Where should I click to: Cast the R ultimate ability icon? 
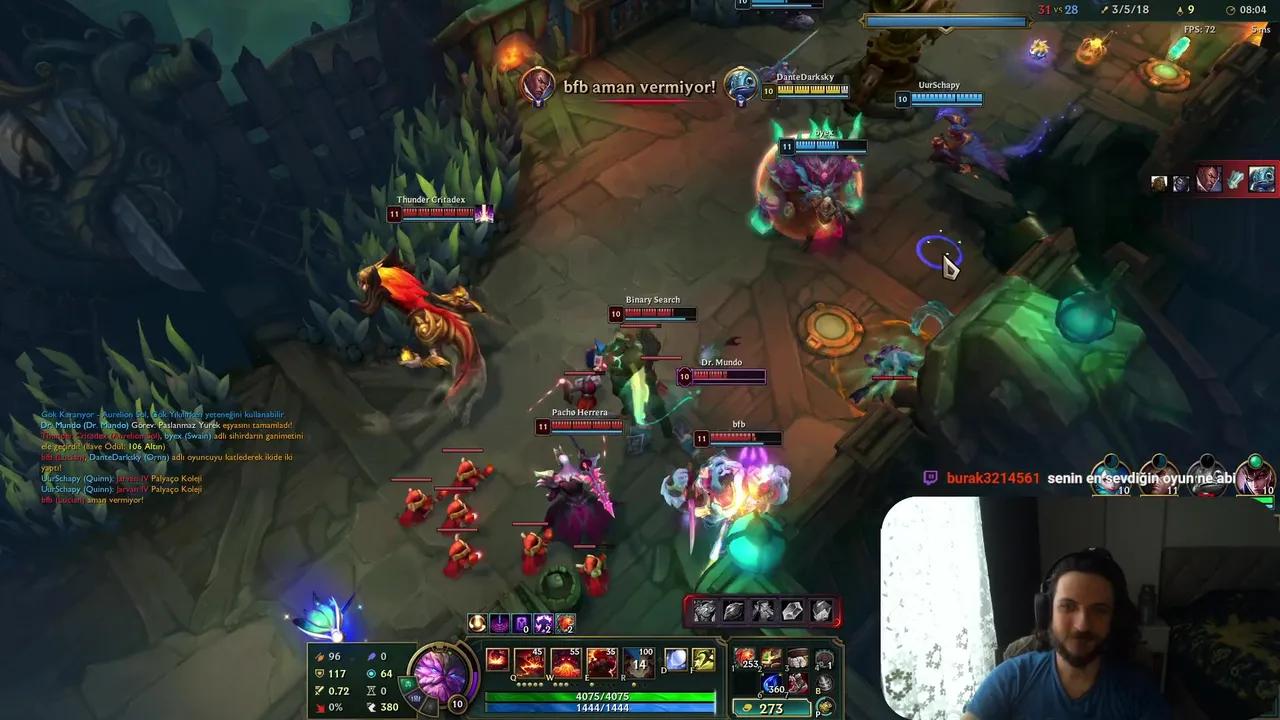pos(637,661)
